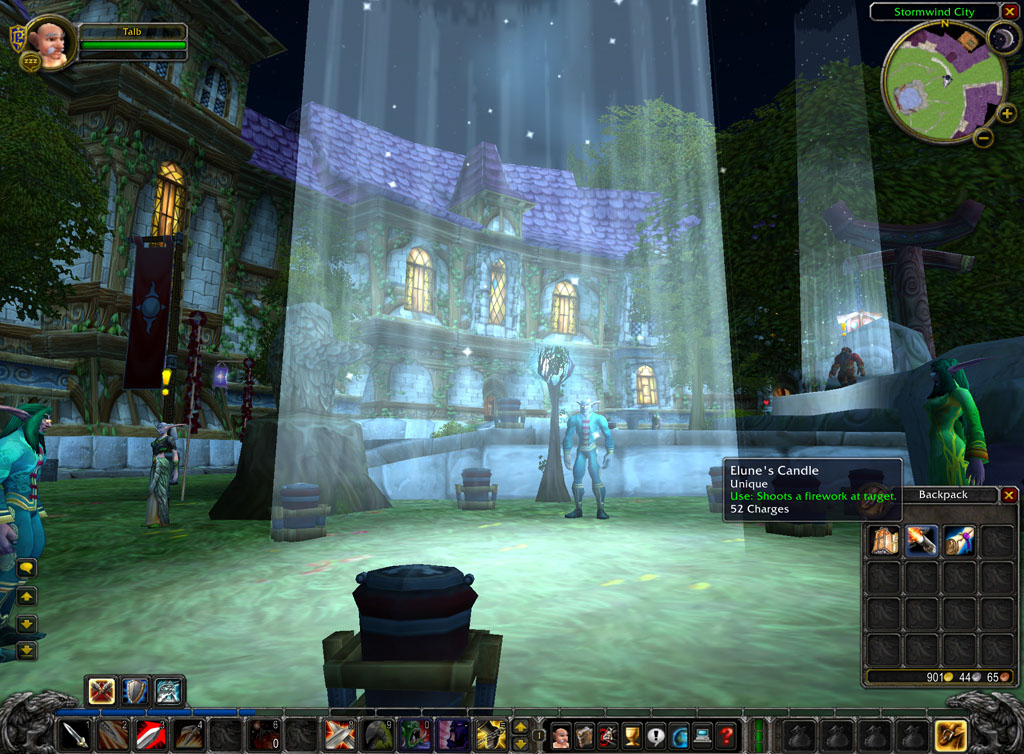This screenshot has width=1024, height=754.
Task: Switch to Defensive Stance shield icon
Action: click(134, 691)
